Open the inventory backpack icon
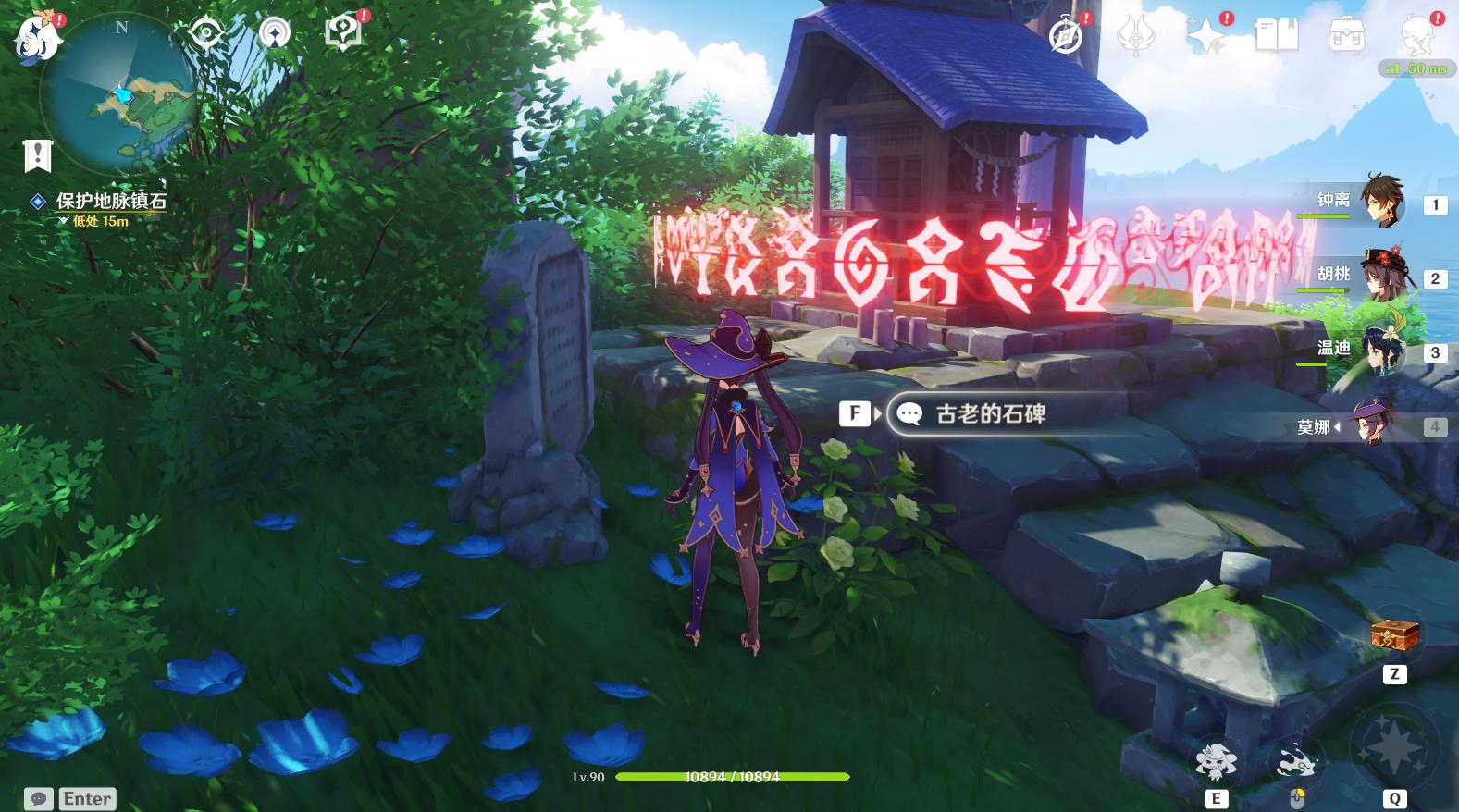 click(1344, 35)
